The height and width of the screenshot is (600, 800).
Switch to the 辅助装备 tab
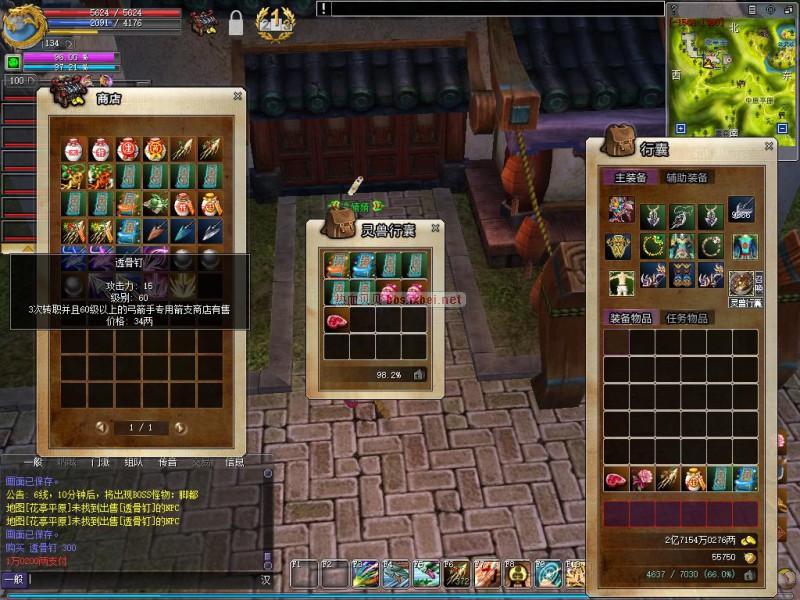pos(687,177)
